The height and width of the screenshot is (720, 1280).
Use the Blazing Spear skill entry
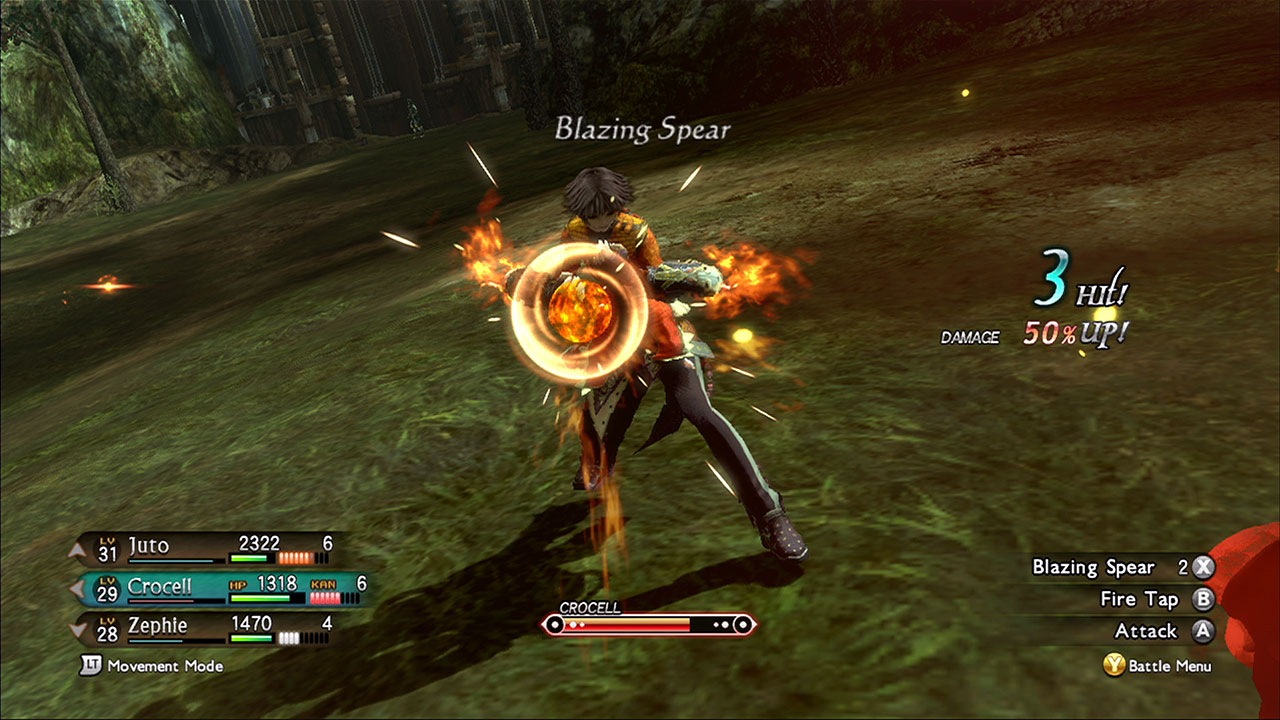(1093, 567)
